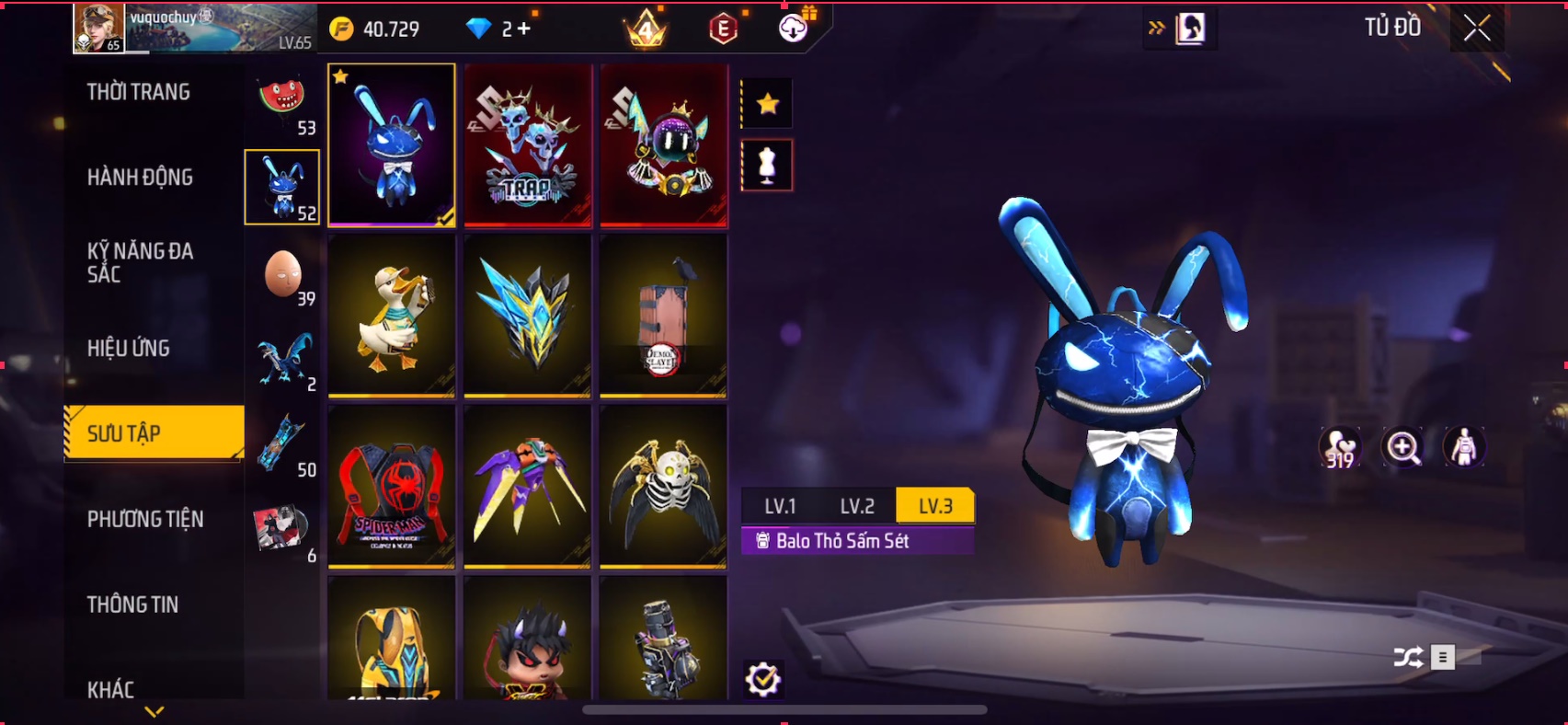Click the magnifier zoom preview icon
1568x725 pixels.
[1402, 448]
